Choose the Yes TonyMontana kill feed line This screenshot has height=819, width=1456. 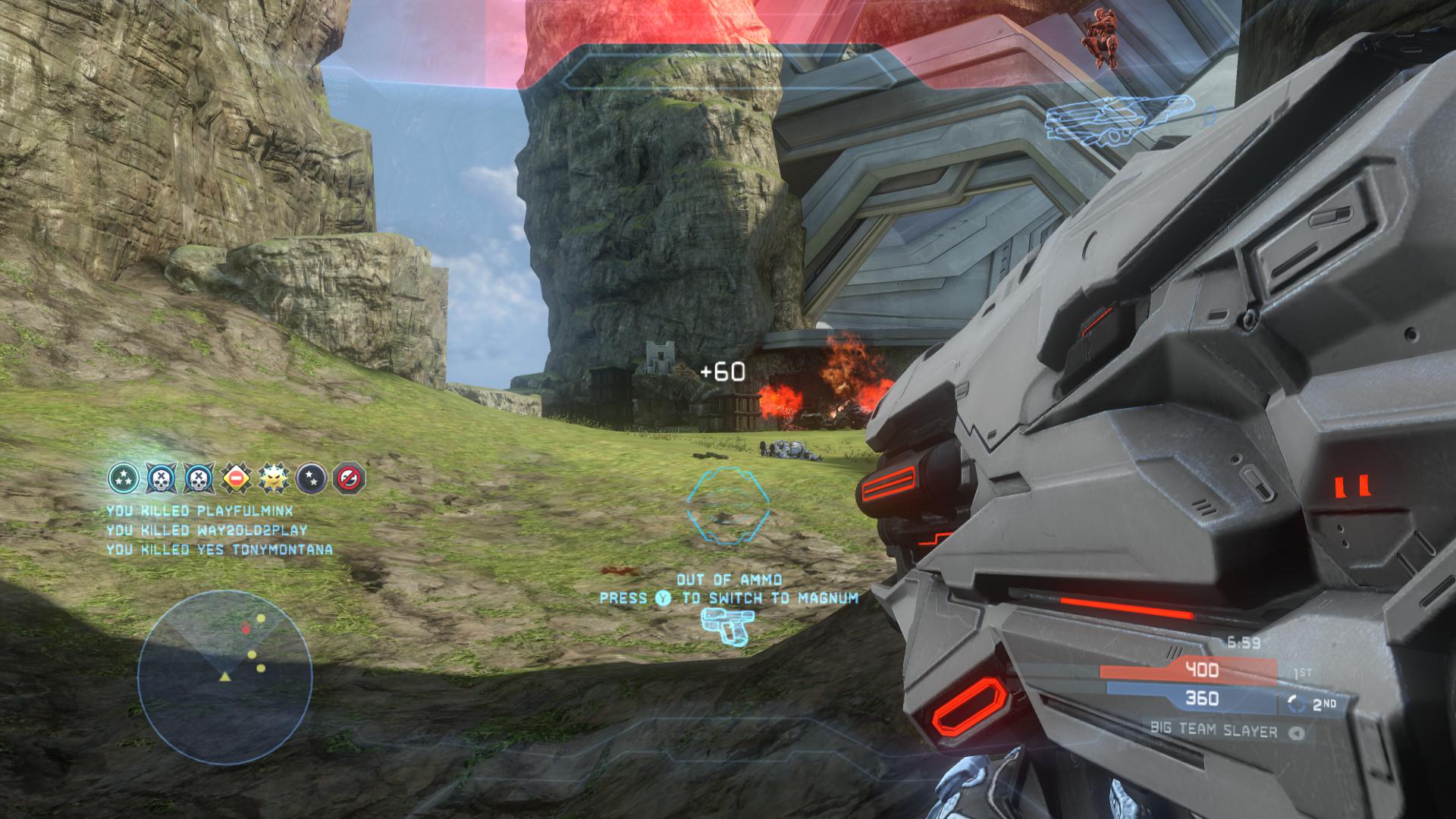[x=219, y=549]
